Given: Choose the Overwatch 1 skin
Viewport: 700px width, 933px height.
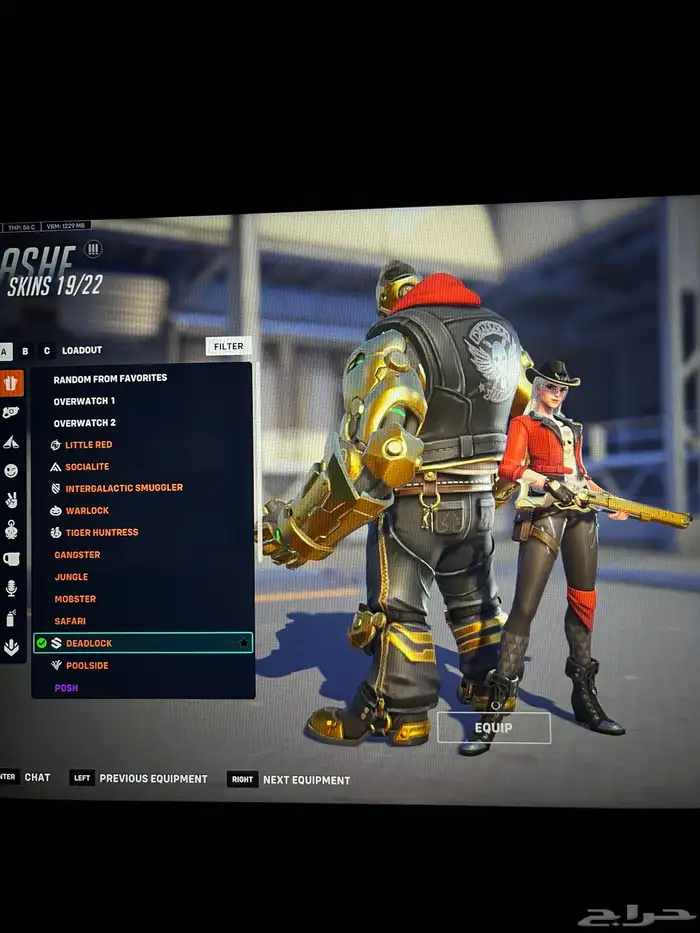Looking at the screenshot, I should 84,400.
